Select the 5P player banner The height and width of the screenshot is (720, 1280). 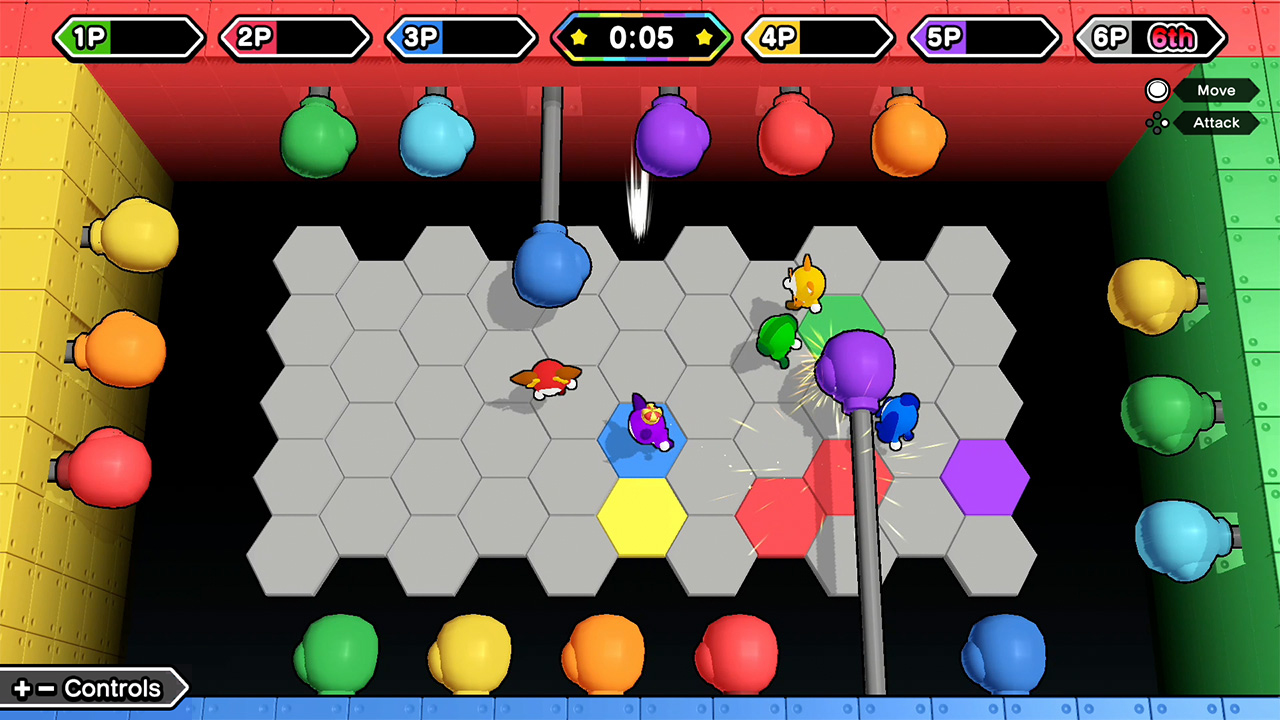[983, 38]
